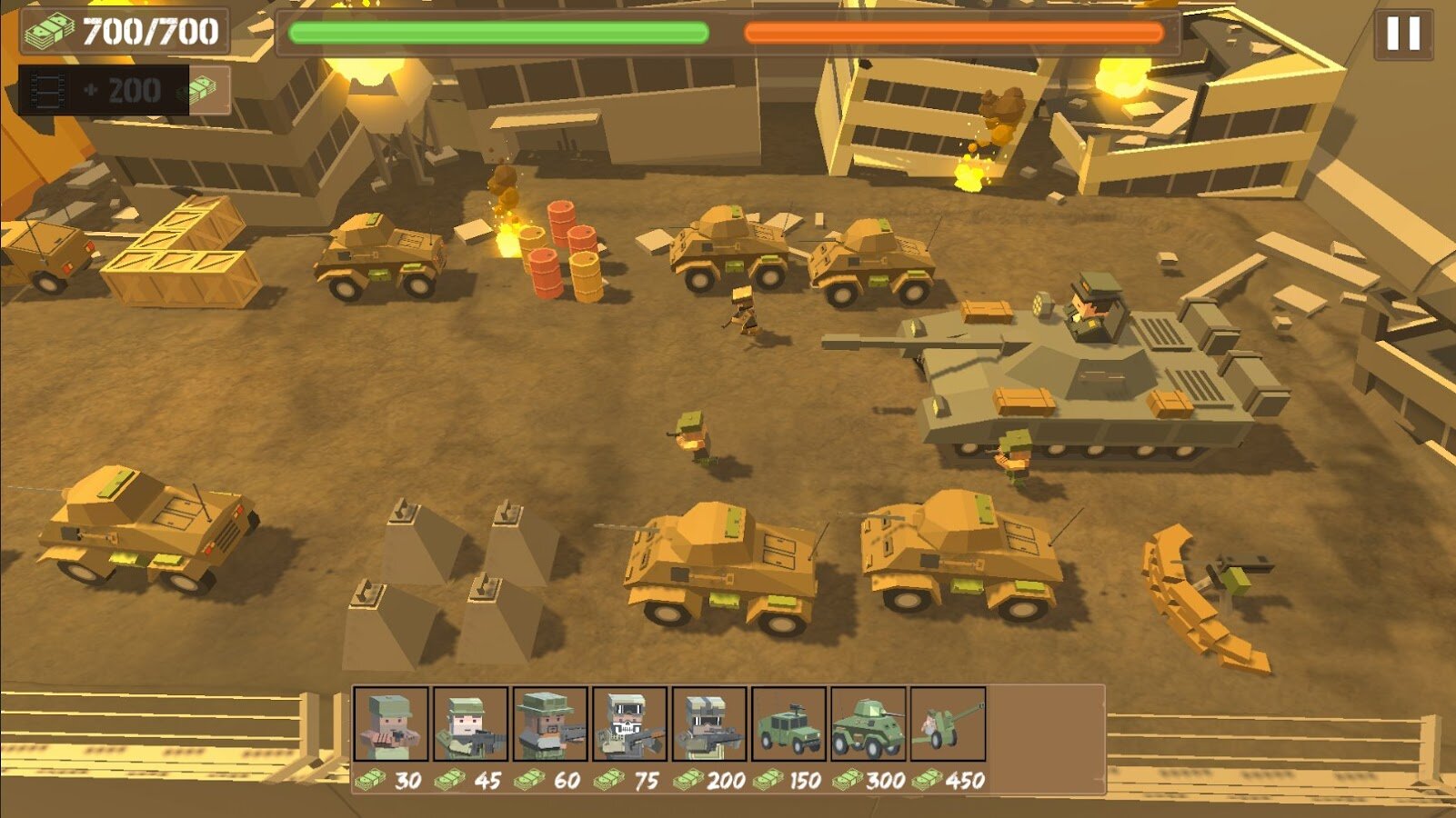Image resolution: width=1456 pixels, height=818 pixels.
Task: Pause the game
Action: 1402,34
